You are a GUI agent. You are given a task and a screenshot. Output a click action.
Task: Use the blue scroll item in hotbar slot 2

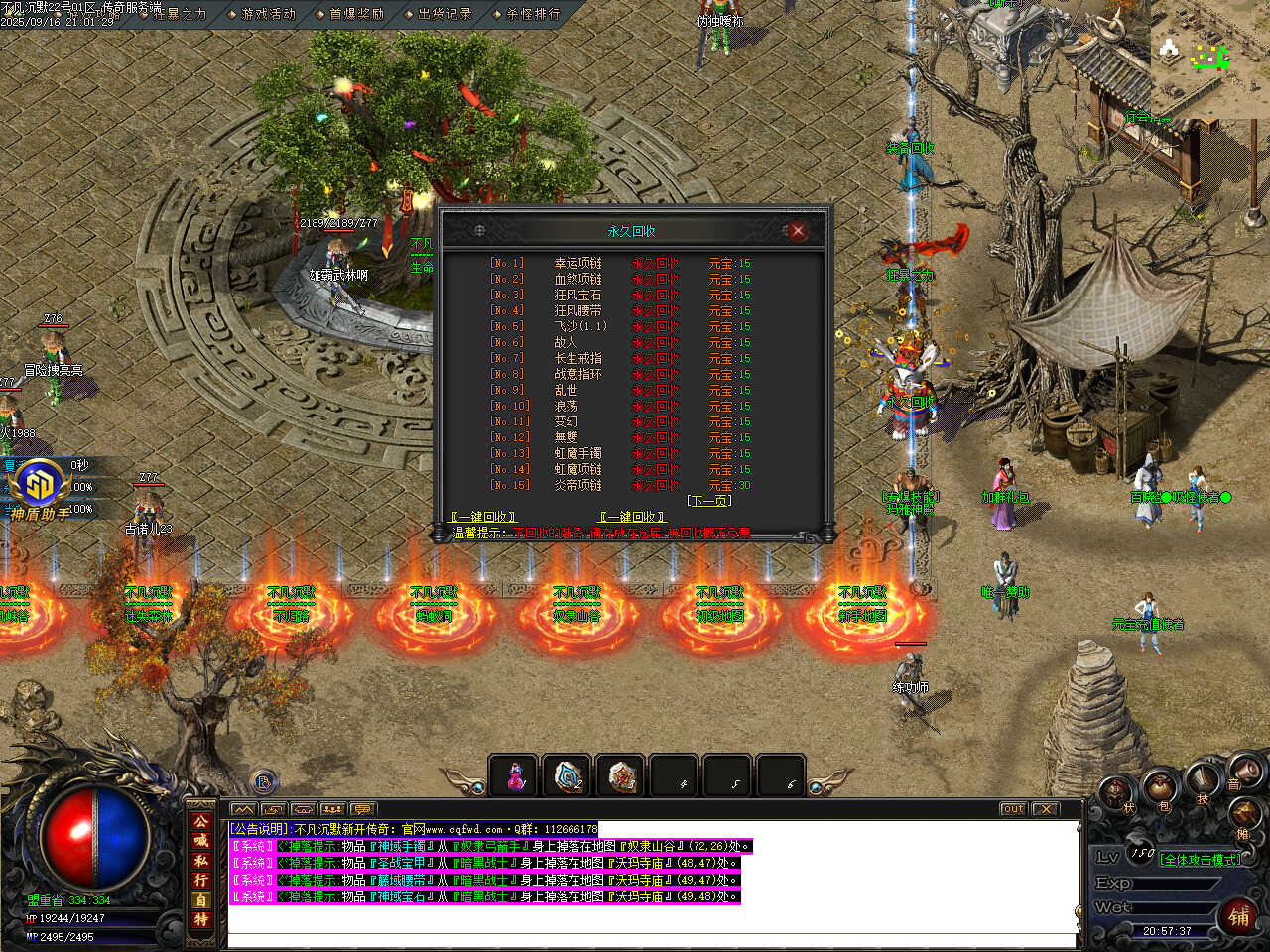[x=569, y=776]
